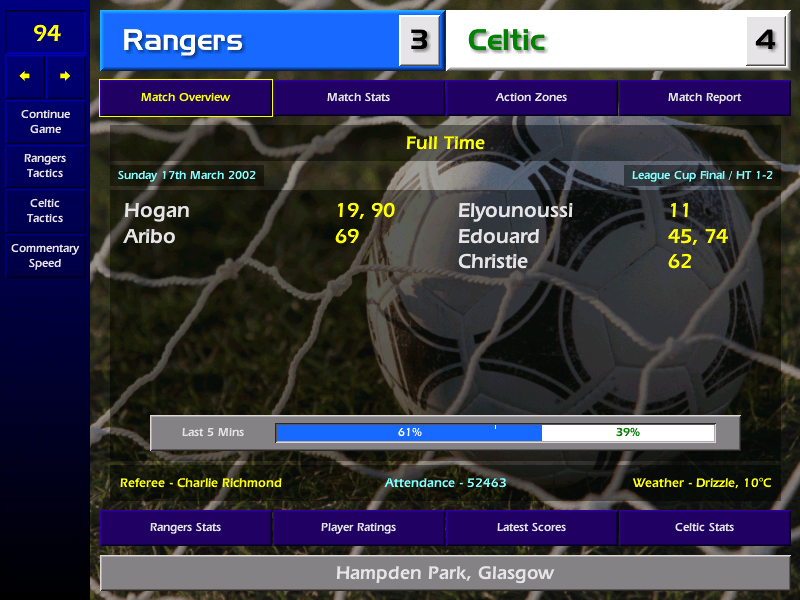Click the Hampden Park, Glasgow stadium bar
The image size is (800, 600).
point(445,574)
